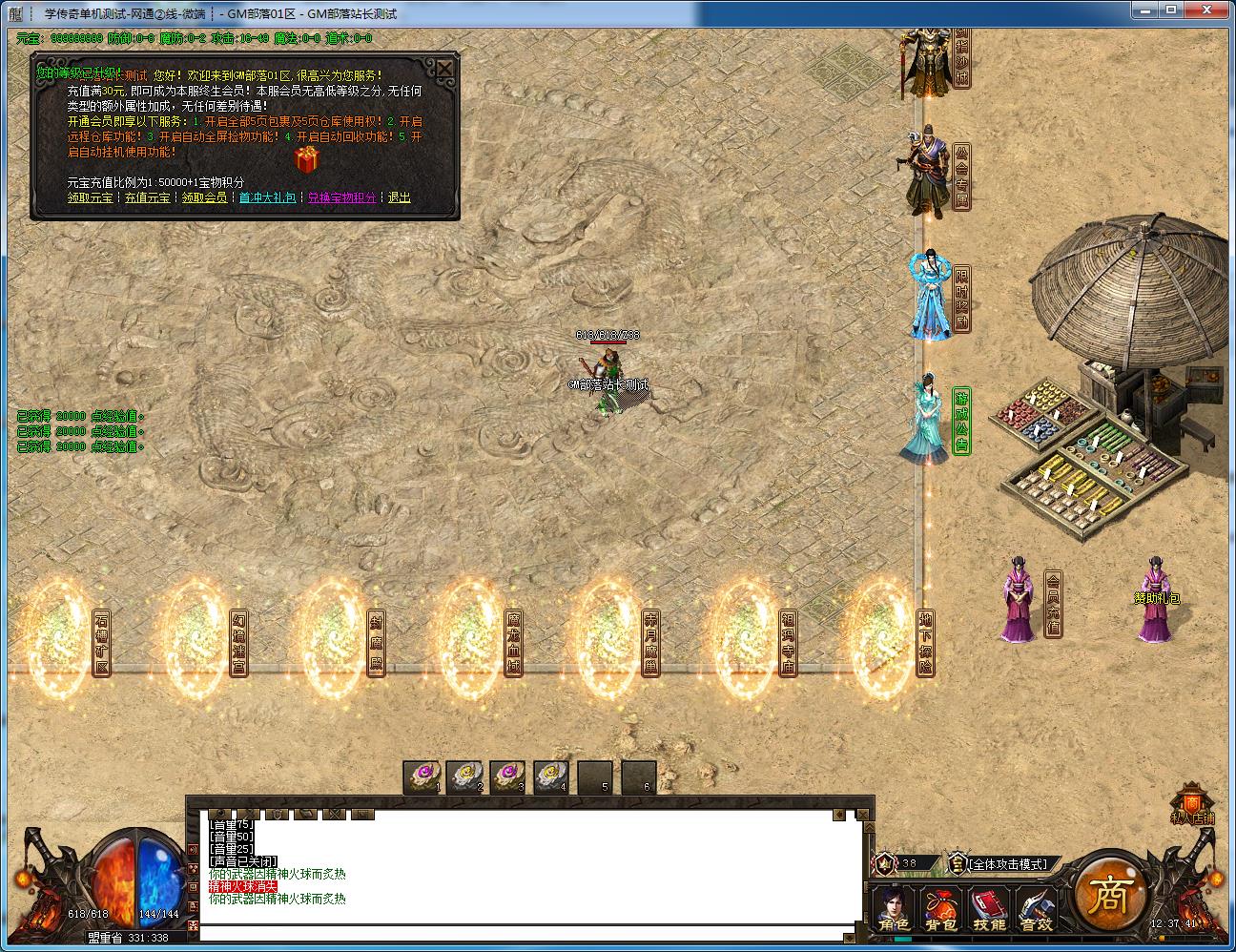
Task: Select the item in hotbar slot 4
Action: point(551,776)
